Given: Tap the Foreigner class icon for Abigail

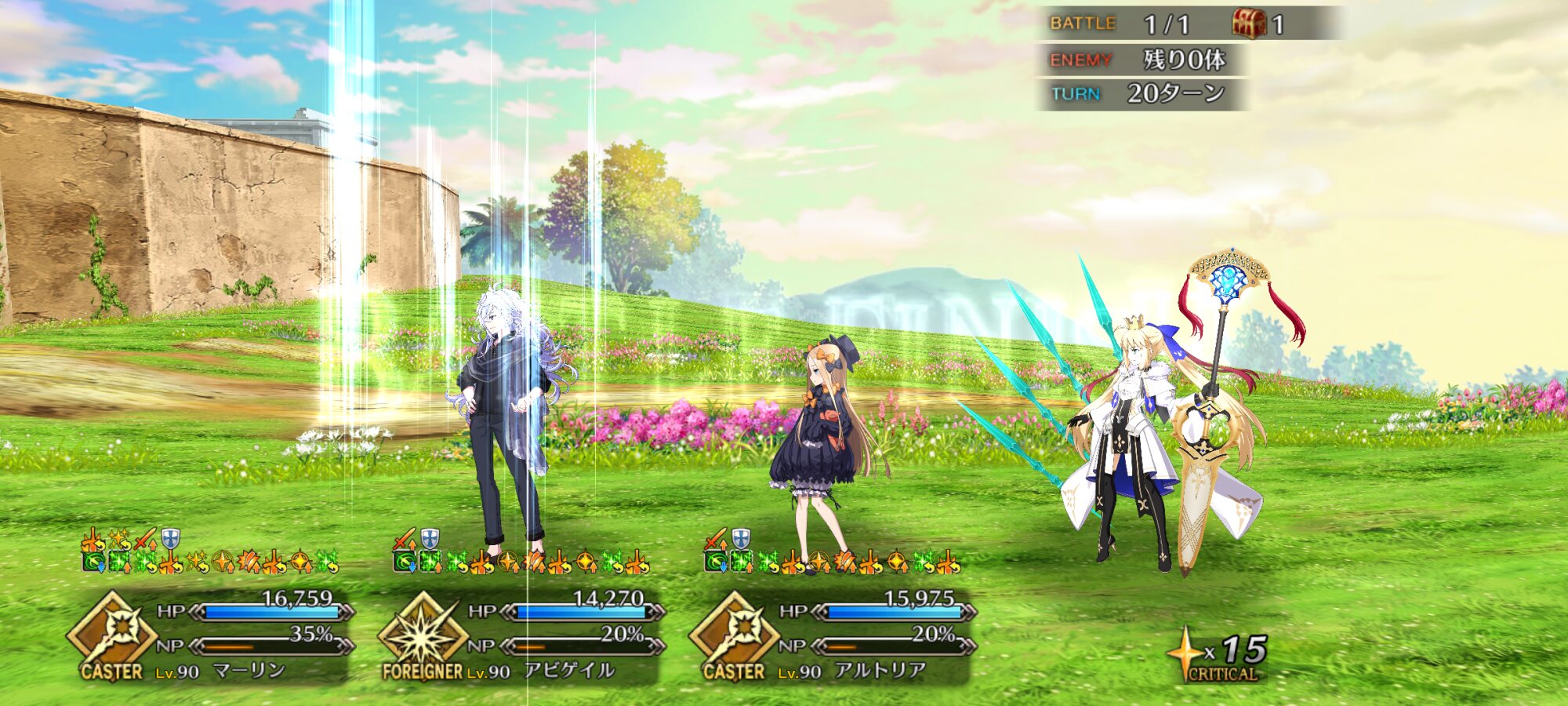Looking at the screenshot, I should coord(423,634).
